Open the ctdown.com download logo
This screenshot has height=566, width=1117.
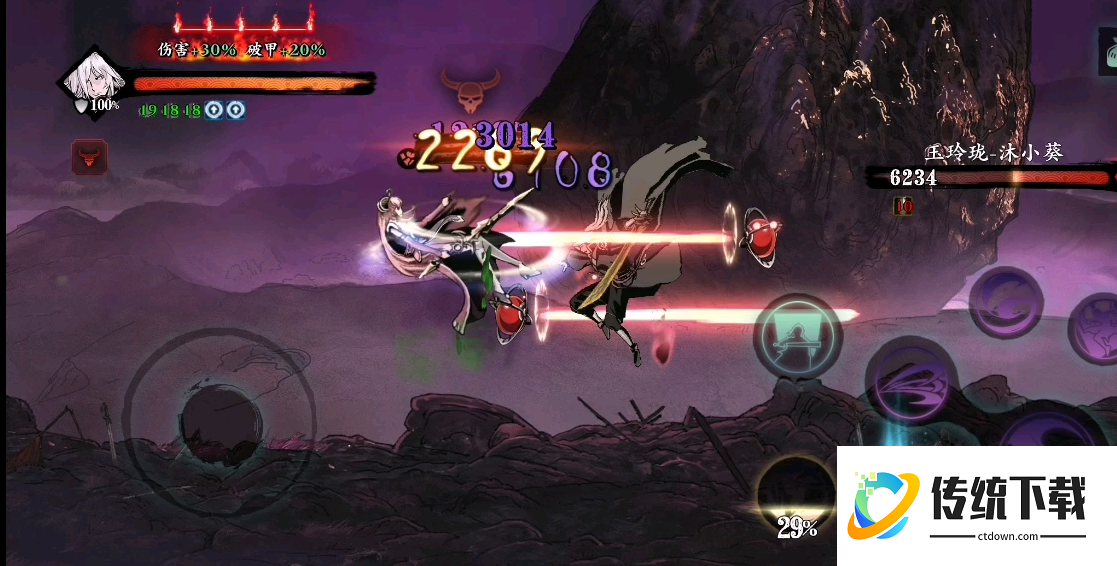(x=976, y=505)
